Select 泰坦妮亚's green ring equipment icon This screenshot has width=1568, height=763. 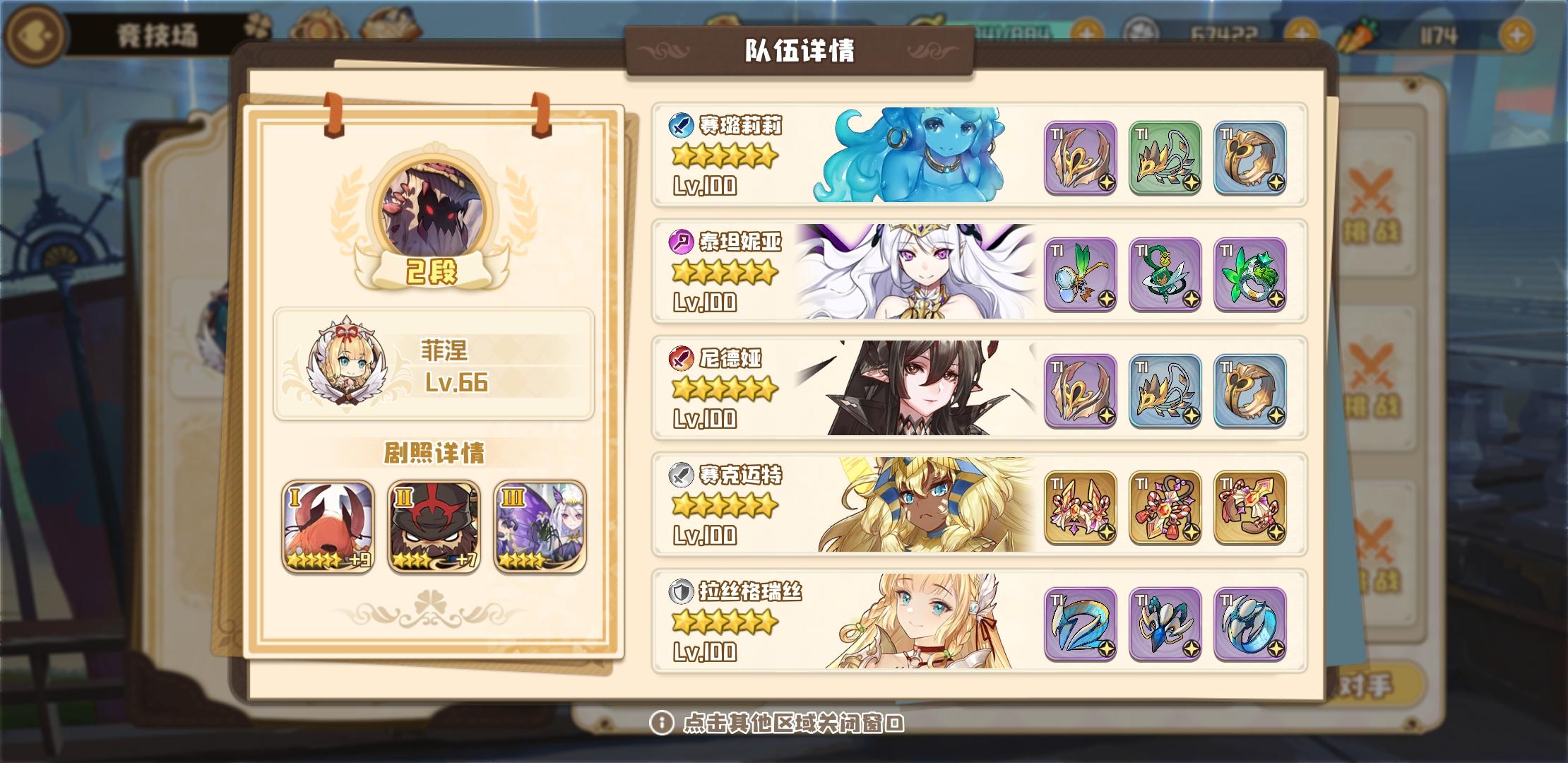click(1249, 274)
